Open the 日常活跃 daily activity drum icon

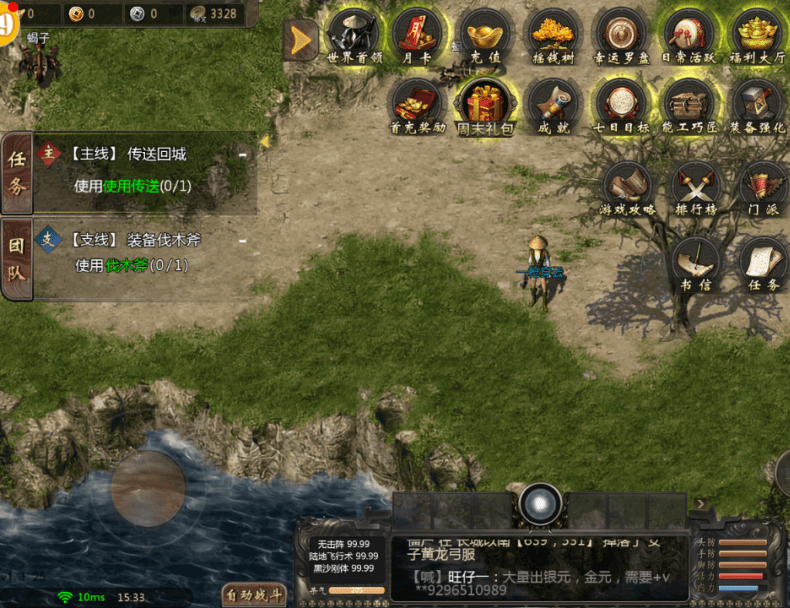click(x=688, y=35)
